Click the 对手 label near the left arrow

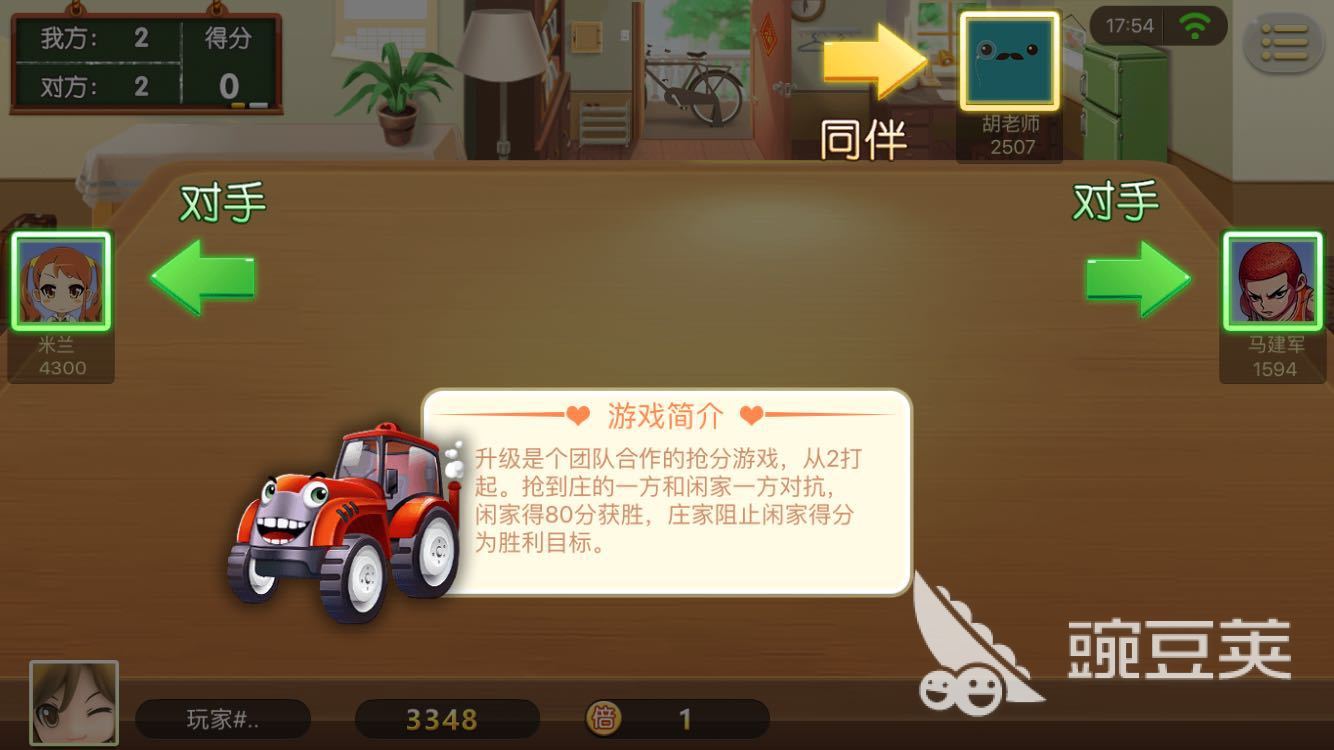[x=225, y=200]
